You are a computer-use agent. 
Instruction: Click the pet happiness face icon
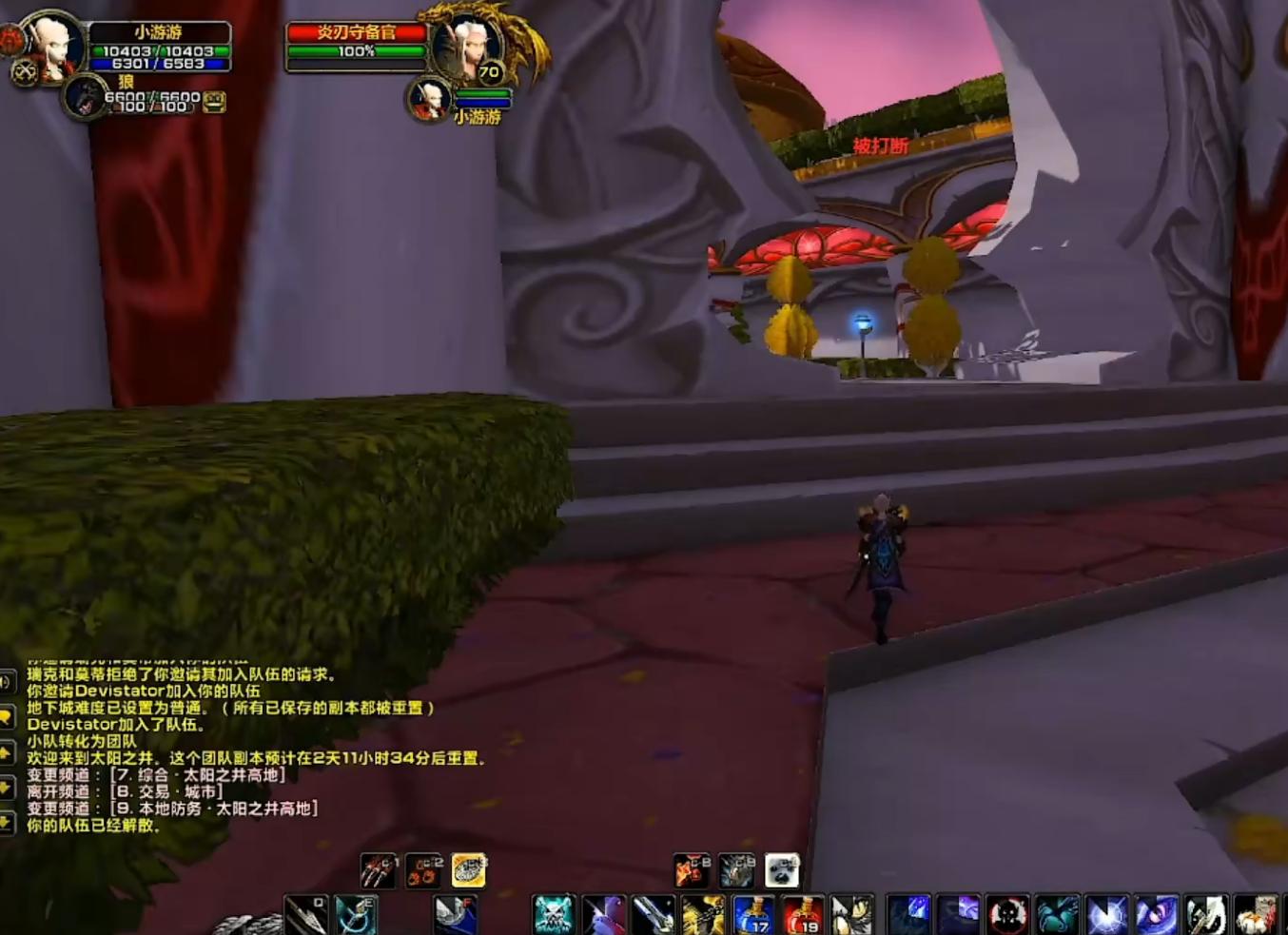(215, 102)
